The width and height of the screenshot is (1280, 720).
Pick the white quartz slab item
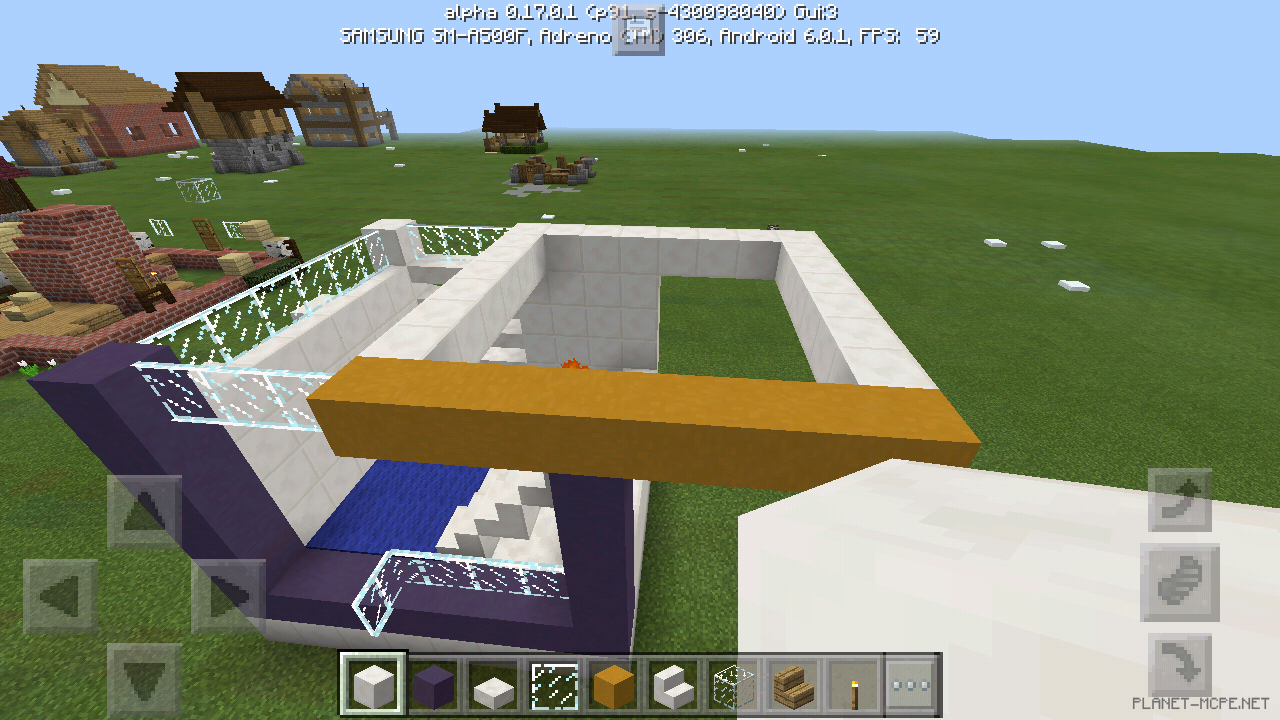(494, 683)
